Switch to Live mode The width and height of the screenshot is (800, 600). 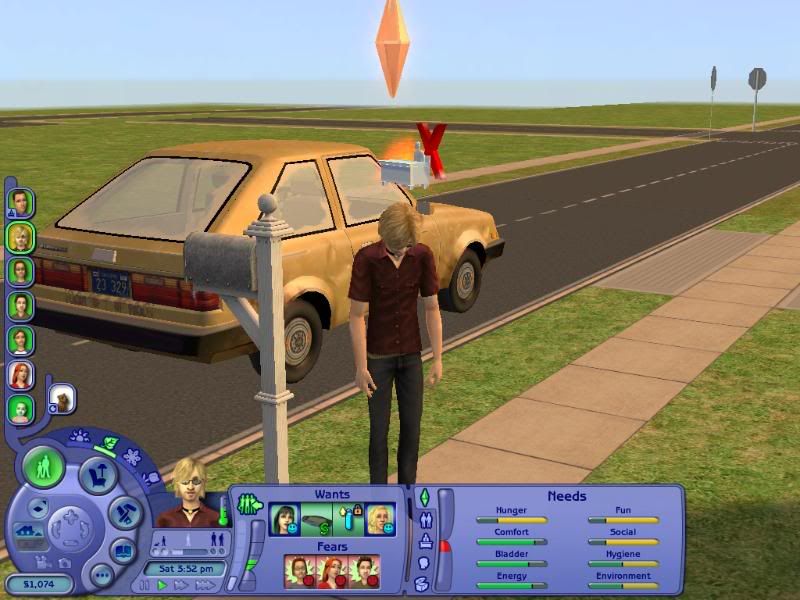pos(44,468)
